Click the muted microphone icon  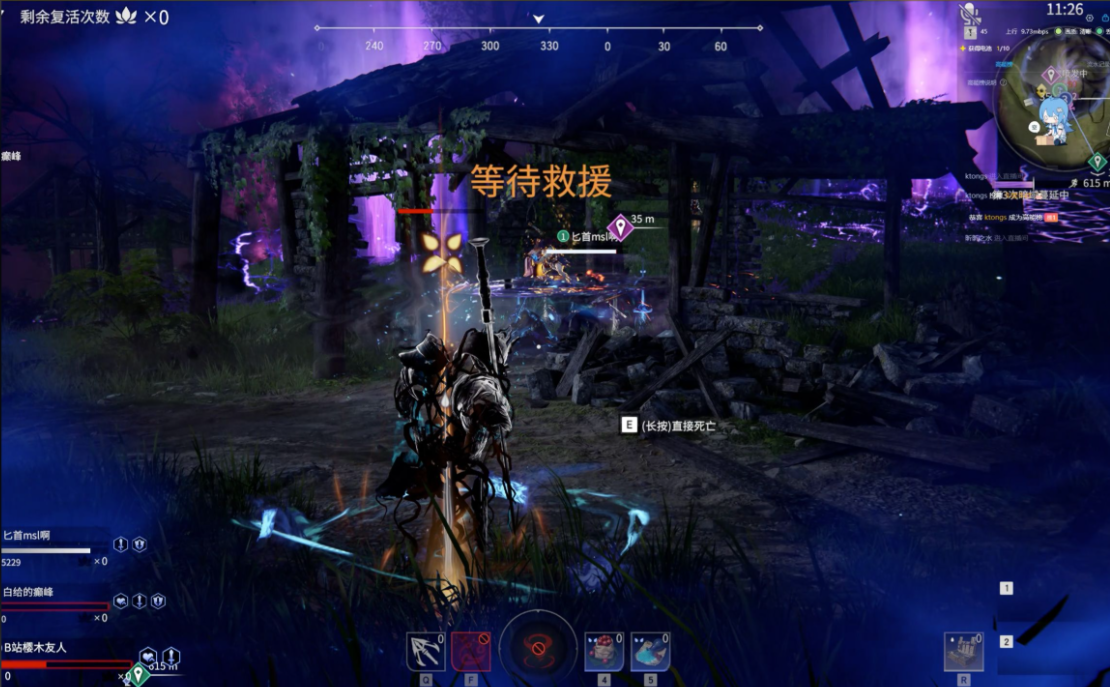(x=968, y=13)
